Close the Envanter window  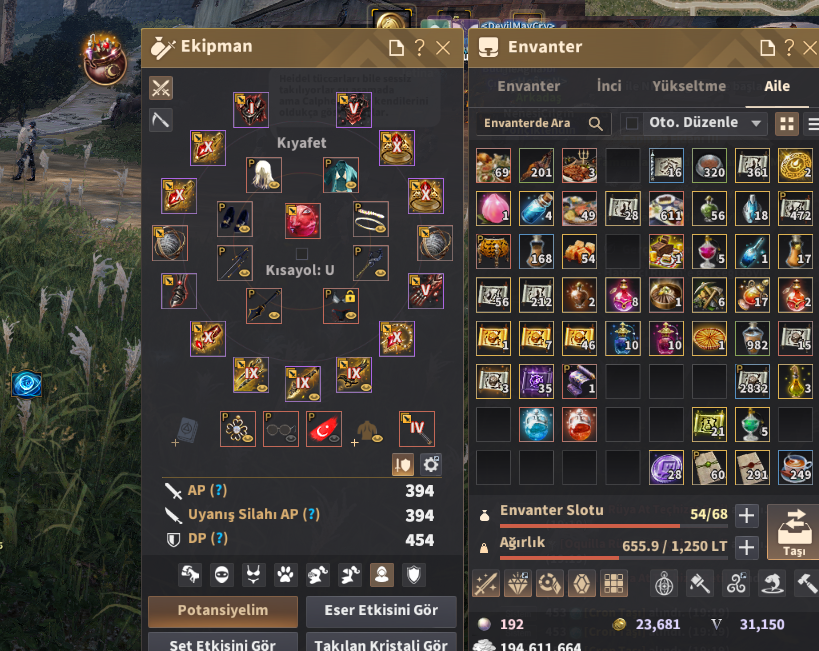point(810,47)
